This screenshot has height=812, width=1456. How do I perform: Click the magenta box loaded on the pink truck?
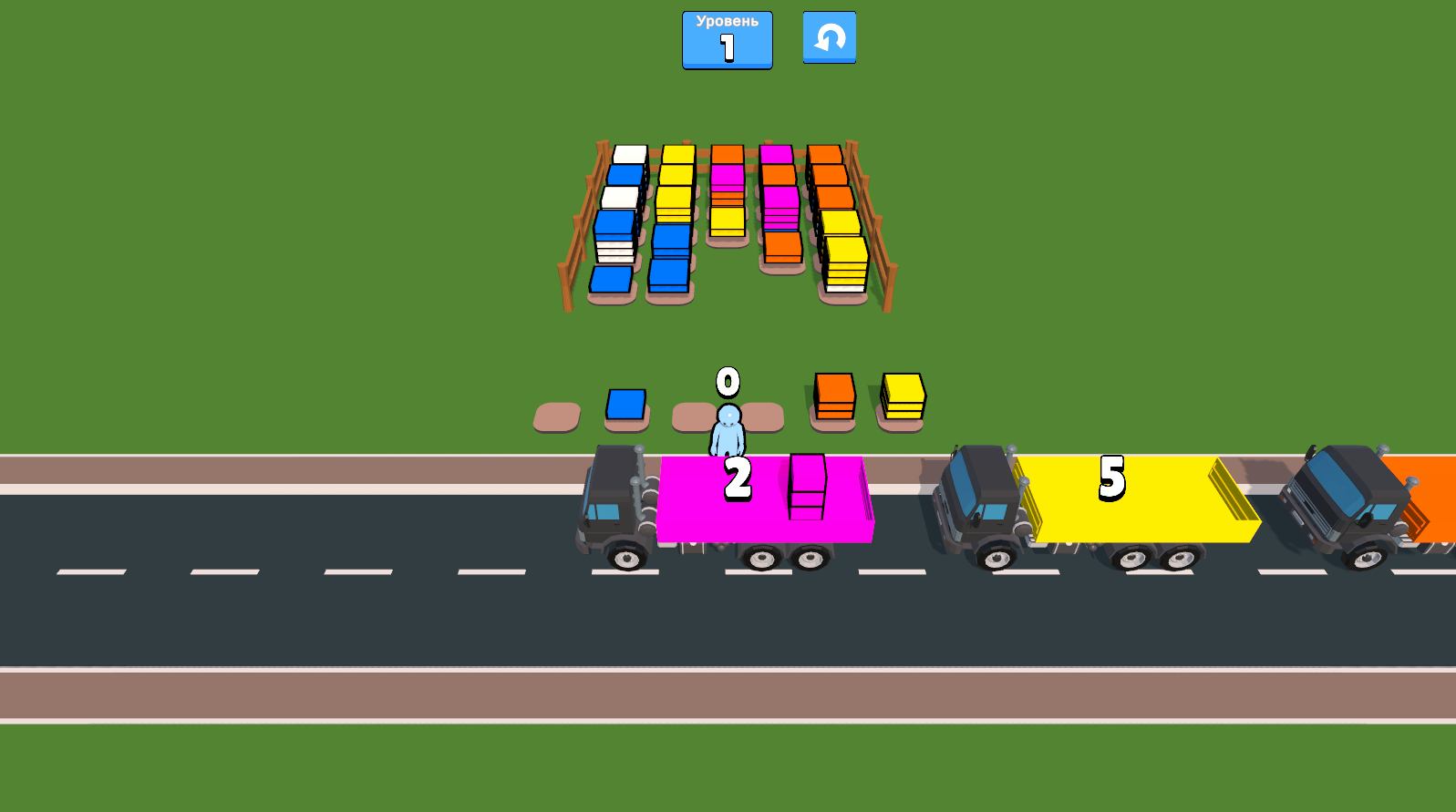tap(806, 488)
